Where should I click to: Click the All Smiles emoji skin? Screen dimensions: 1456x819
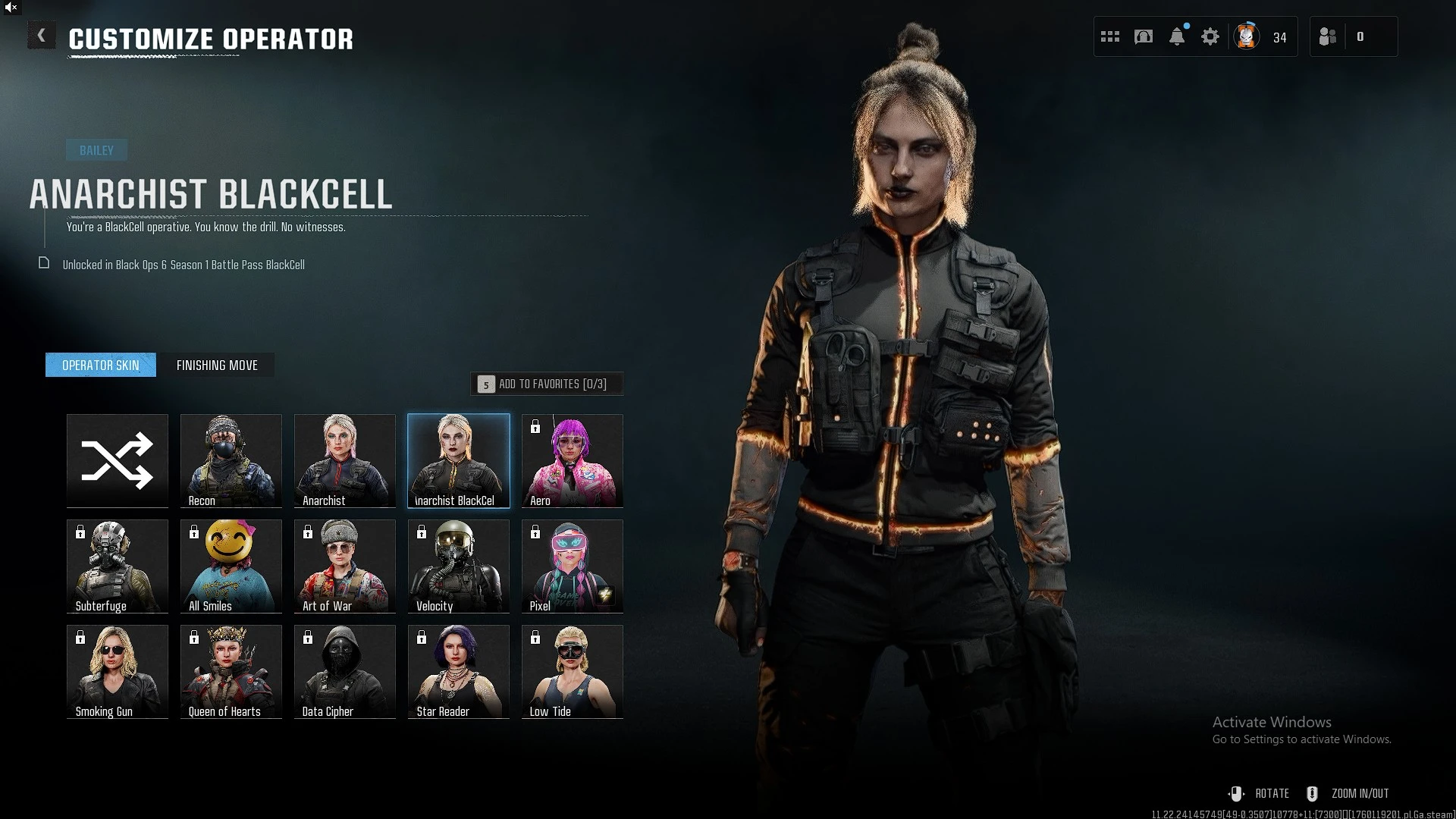pyautogui.click(x=231, y=566)
